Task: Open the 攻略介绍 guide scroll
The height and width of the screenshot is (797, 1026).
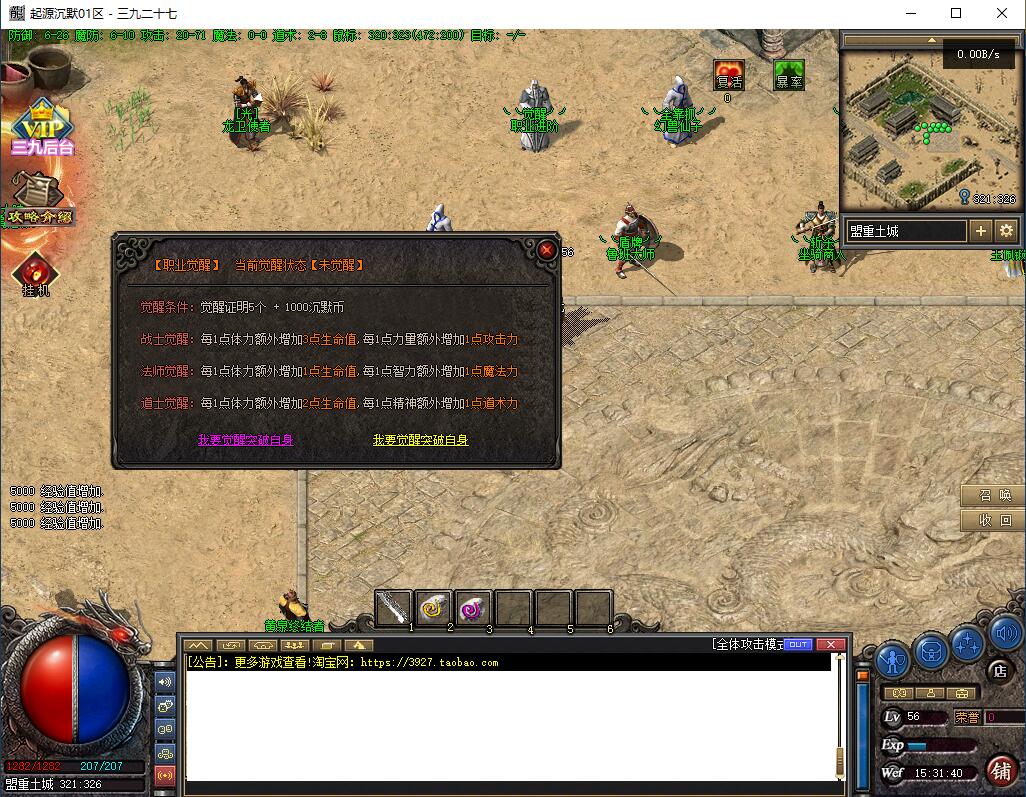Action: point(40,200)
